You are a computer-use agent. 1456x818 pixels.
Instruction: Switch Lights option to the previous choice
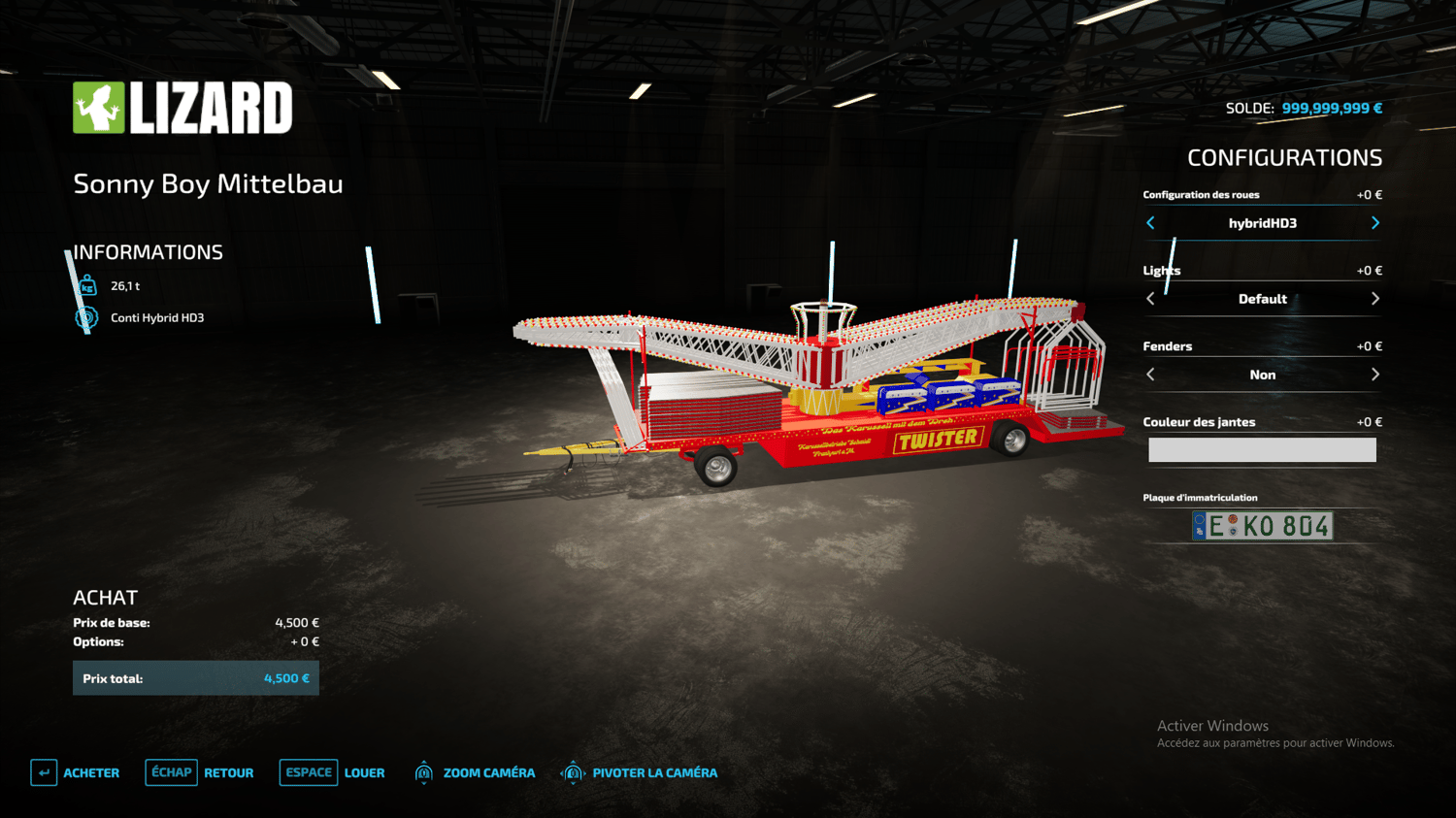pos(1151,299)
